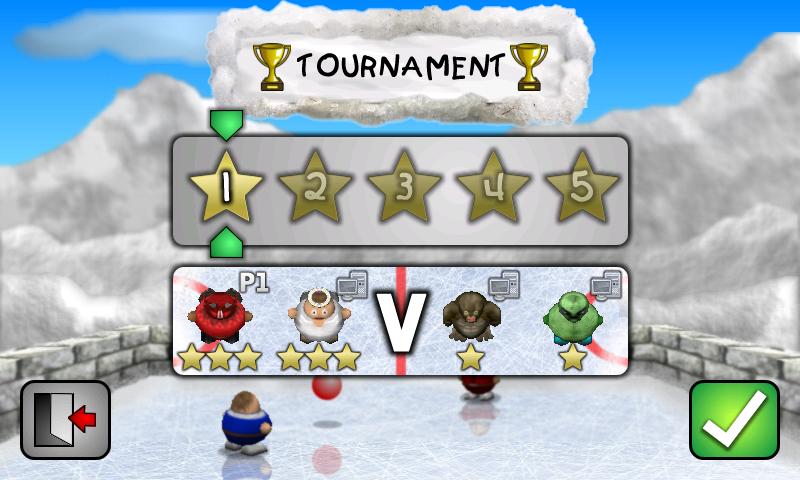Select the brown gorilla opponent
The image size is (800, 480).
coord(470,316)
